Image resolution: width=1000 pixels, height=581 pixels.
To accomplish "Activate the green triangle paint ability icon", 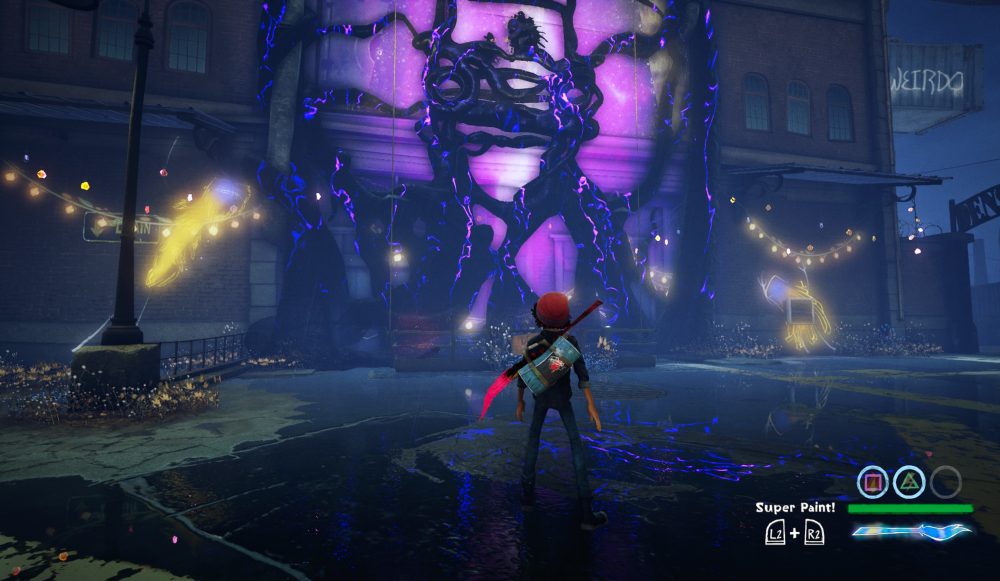I will (909, 483).
